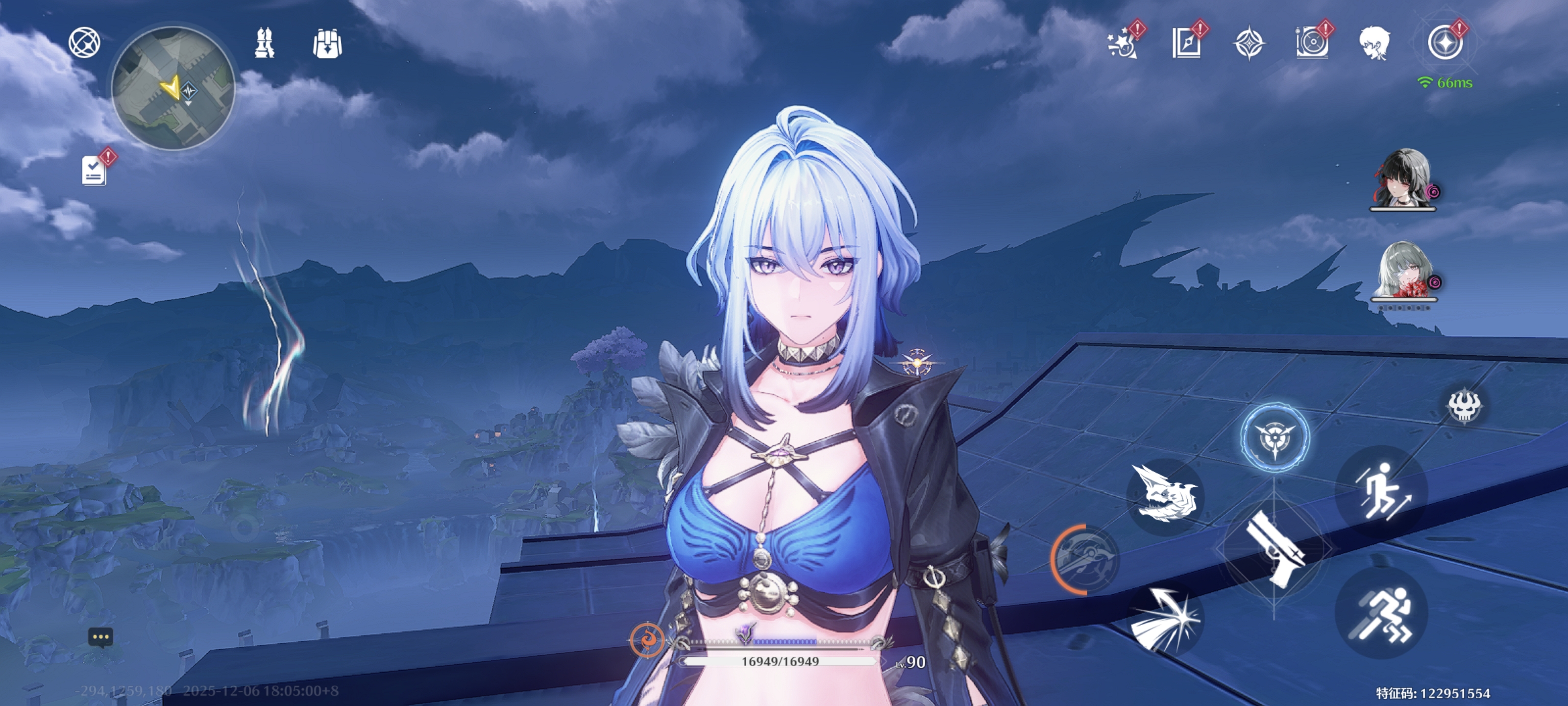Viewport: 1568px width, 706px height.
Task: Switch to the black-haired party member
Action: point(1402,178)
